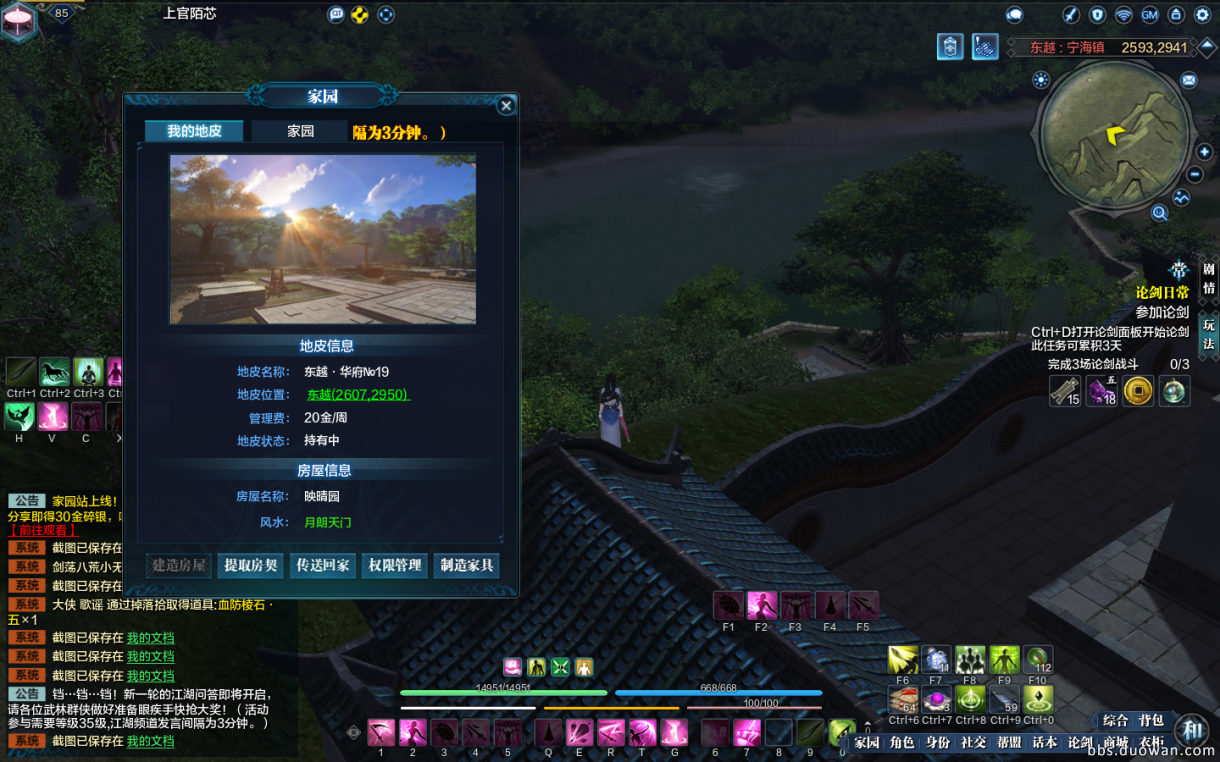This screenshot has height=762, width=1220.
Task: Open the 制造家具 furniture crafting
Action: coord(467,565)
